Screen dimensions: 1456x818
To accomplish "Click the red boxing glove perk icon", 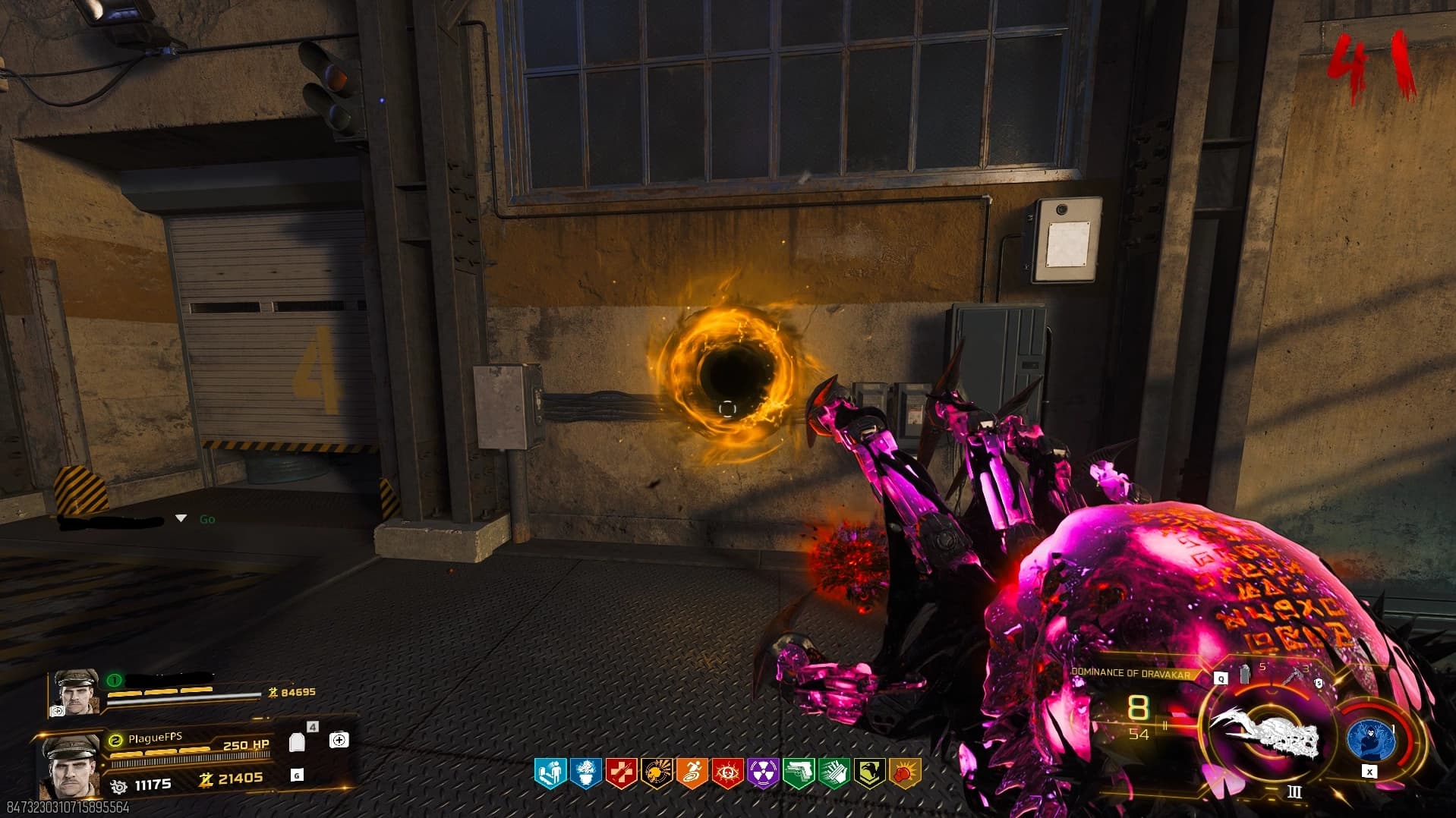I will [x=904, y=774].
